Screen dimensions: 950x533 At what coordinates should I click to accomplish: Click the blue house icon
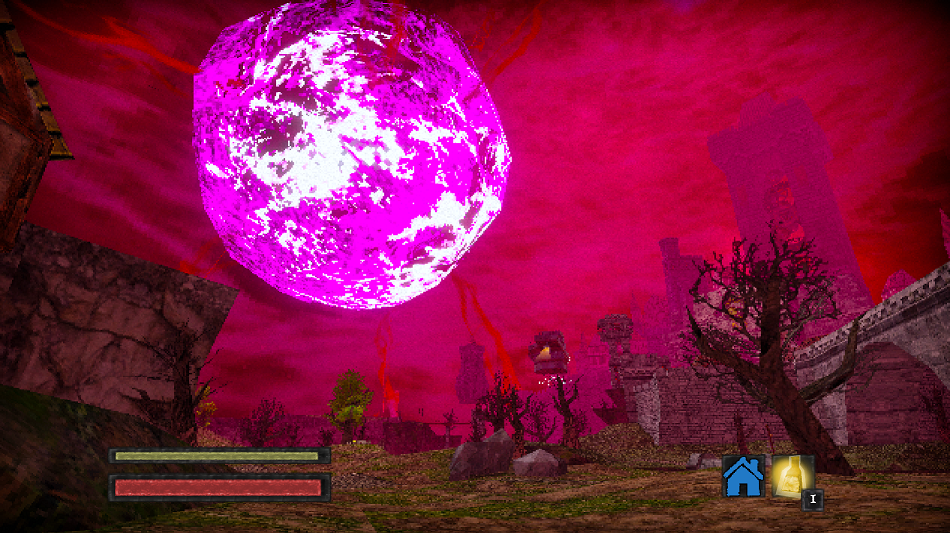tap(743, 477)
